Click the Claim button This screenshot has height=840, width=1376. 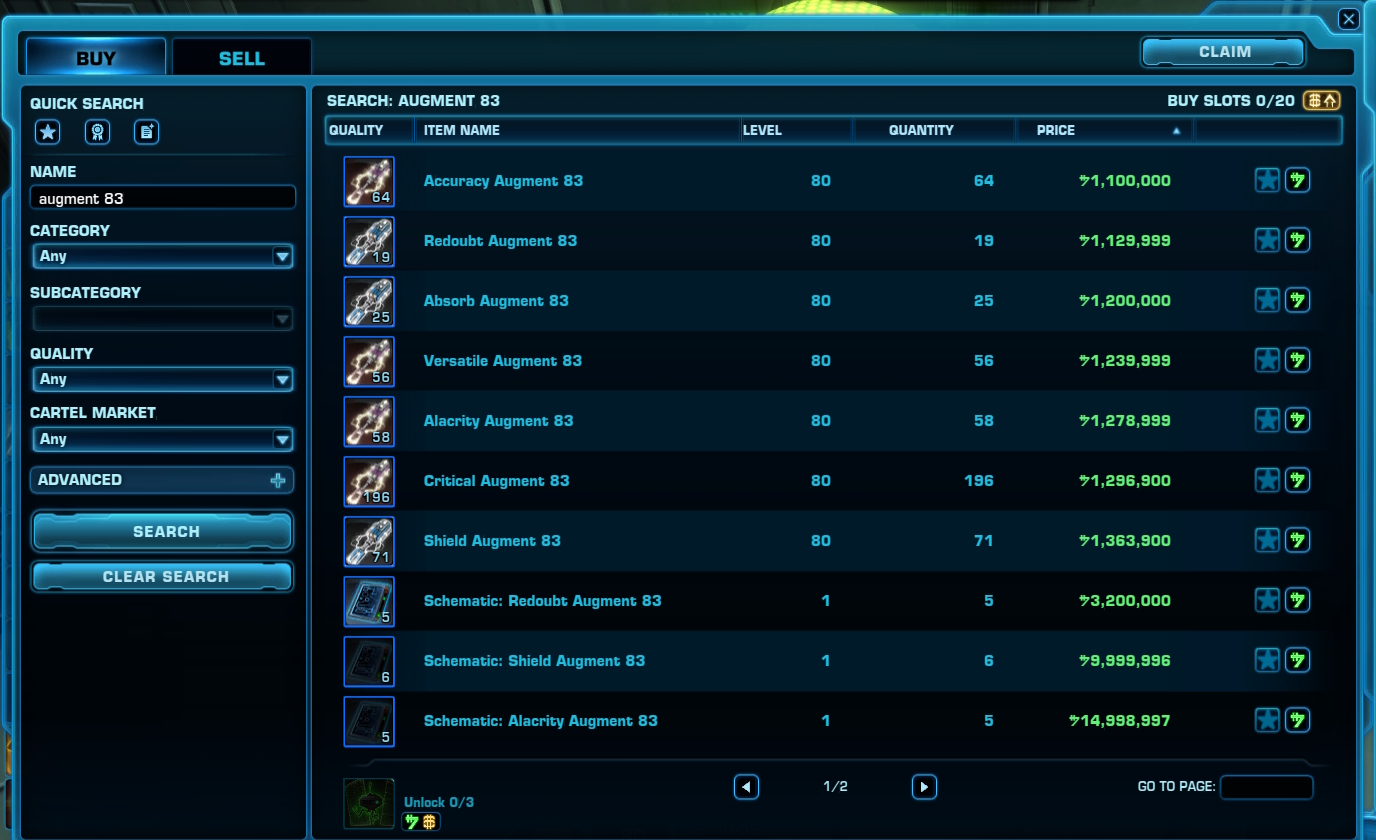pos(1222,51)
